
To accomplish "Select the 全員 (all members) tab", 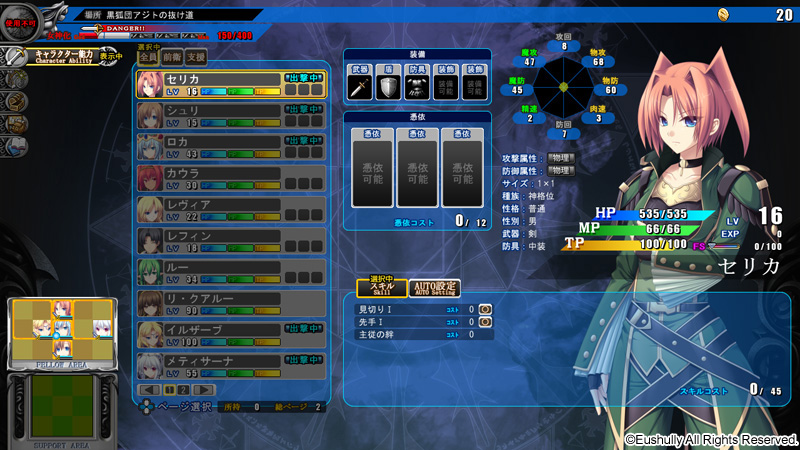I will 147,58.
